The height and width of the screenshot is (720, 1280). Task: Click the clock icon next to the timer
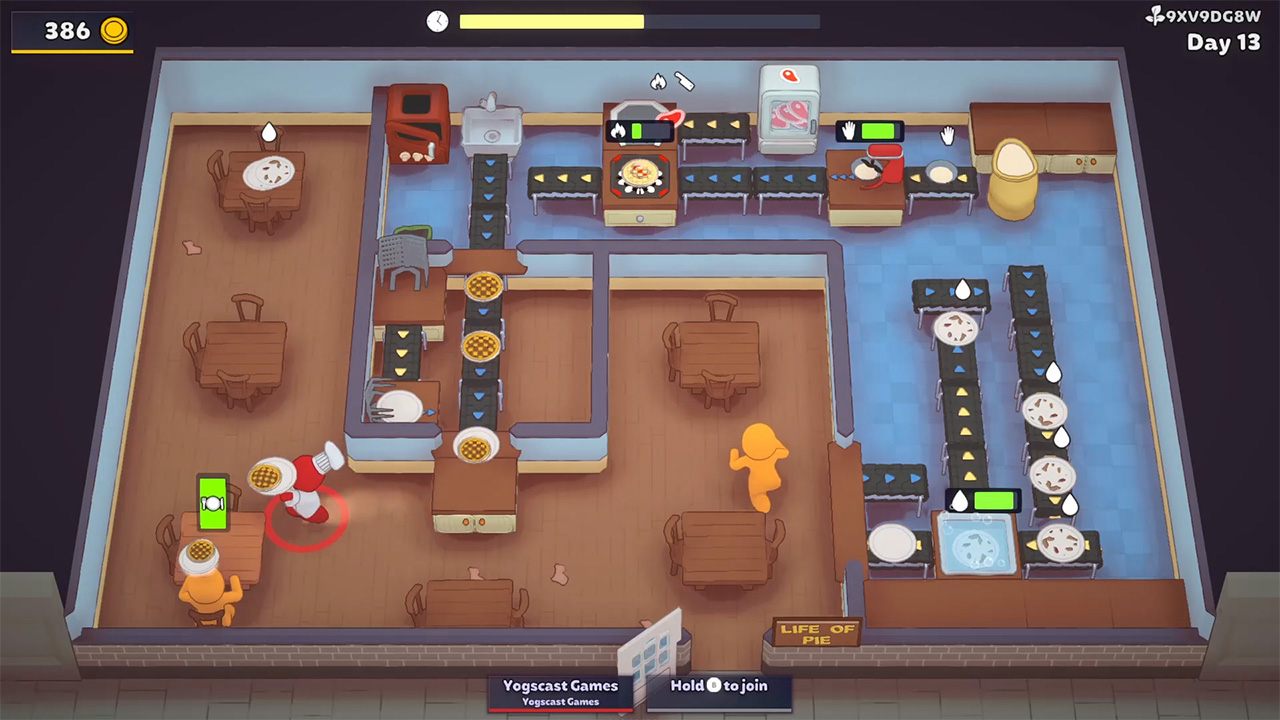coord(437,20)
